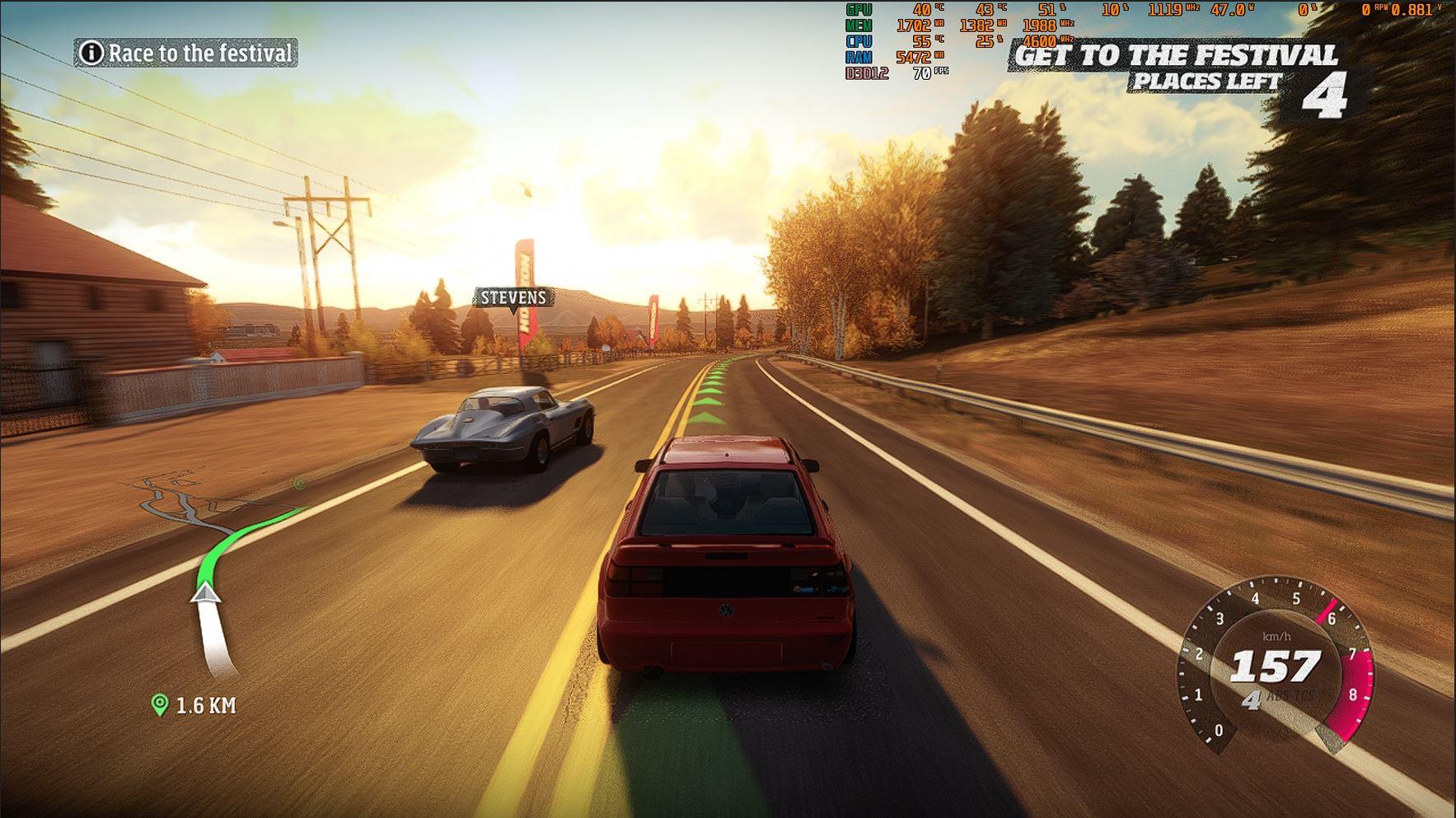
Task: Select the info icon beside the objective text
Action: click(x=91, y=54)
